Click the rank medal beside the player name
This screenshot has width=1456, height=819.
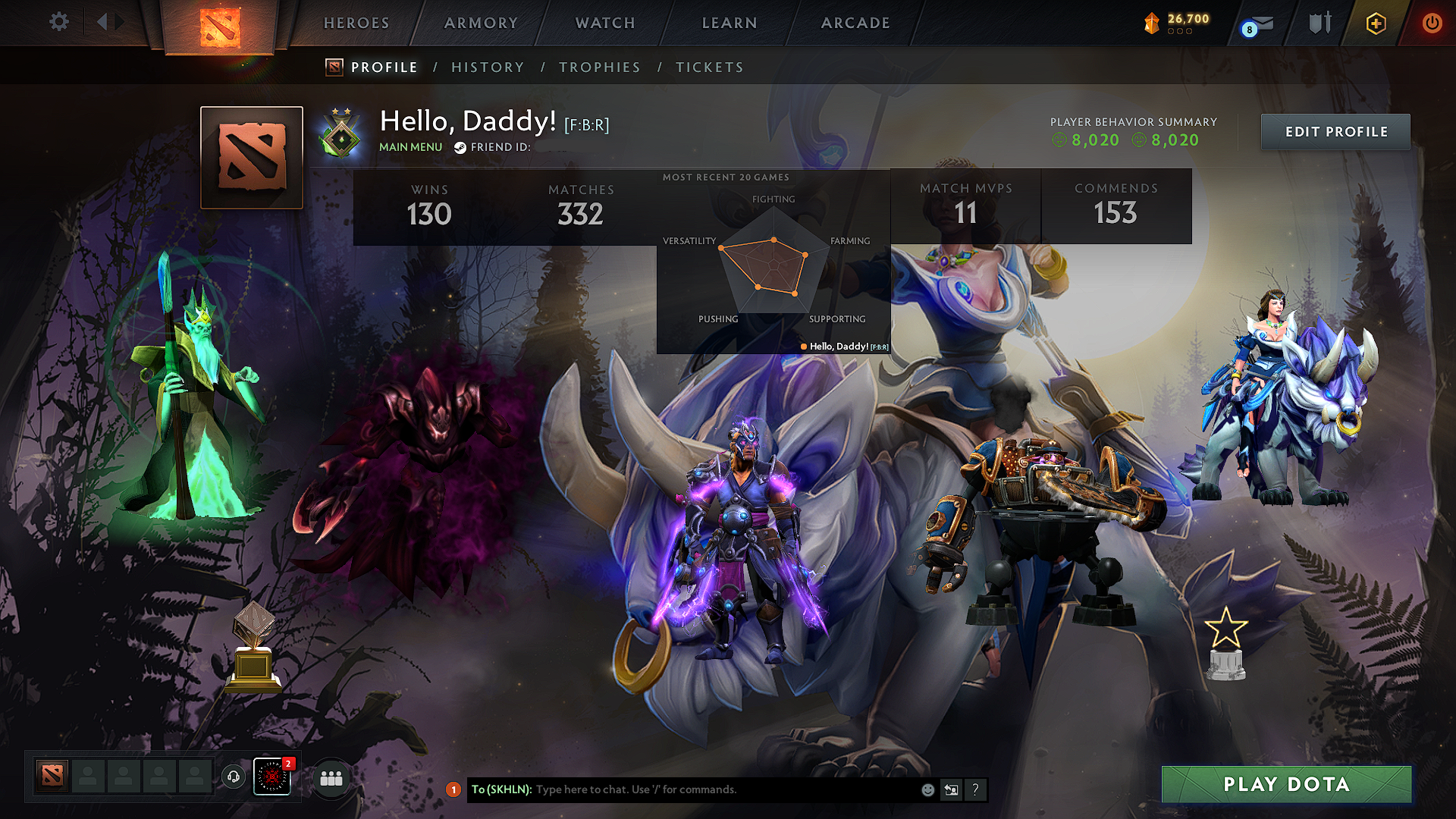(343, 134)
